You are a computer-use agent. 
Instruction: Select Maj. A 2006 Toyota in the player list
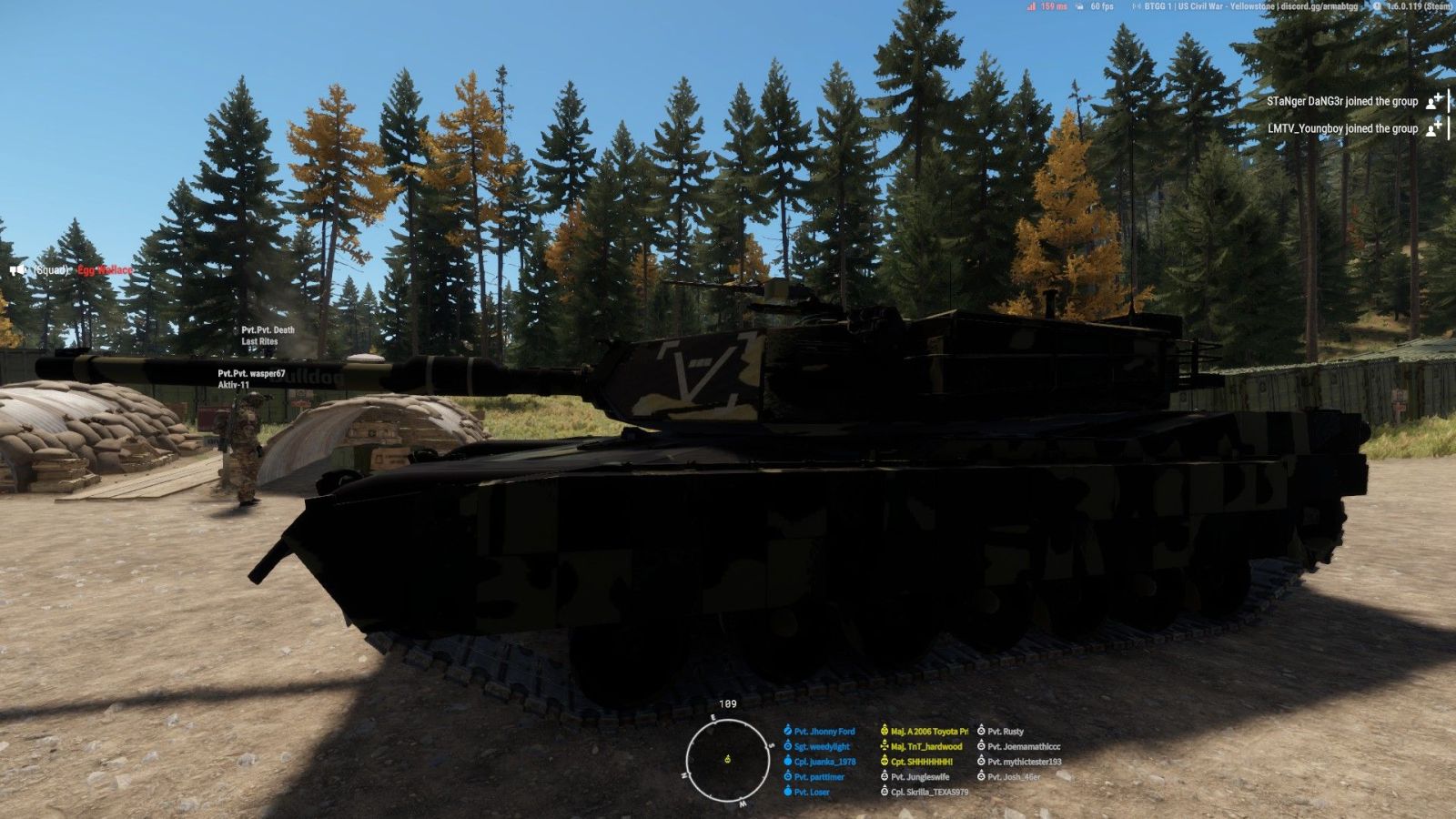click(x=928, y=732)
